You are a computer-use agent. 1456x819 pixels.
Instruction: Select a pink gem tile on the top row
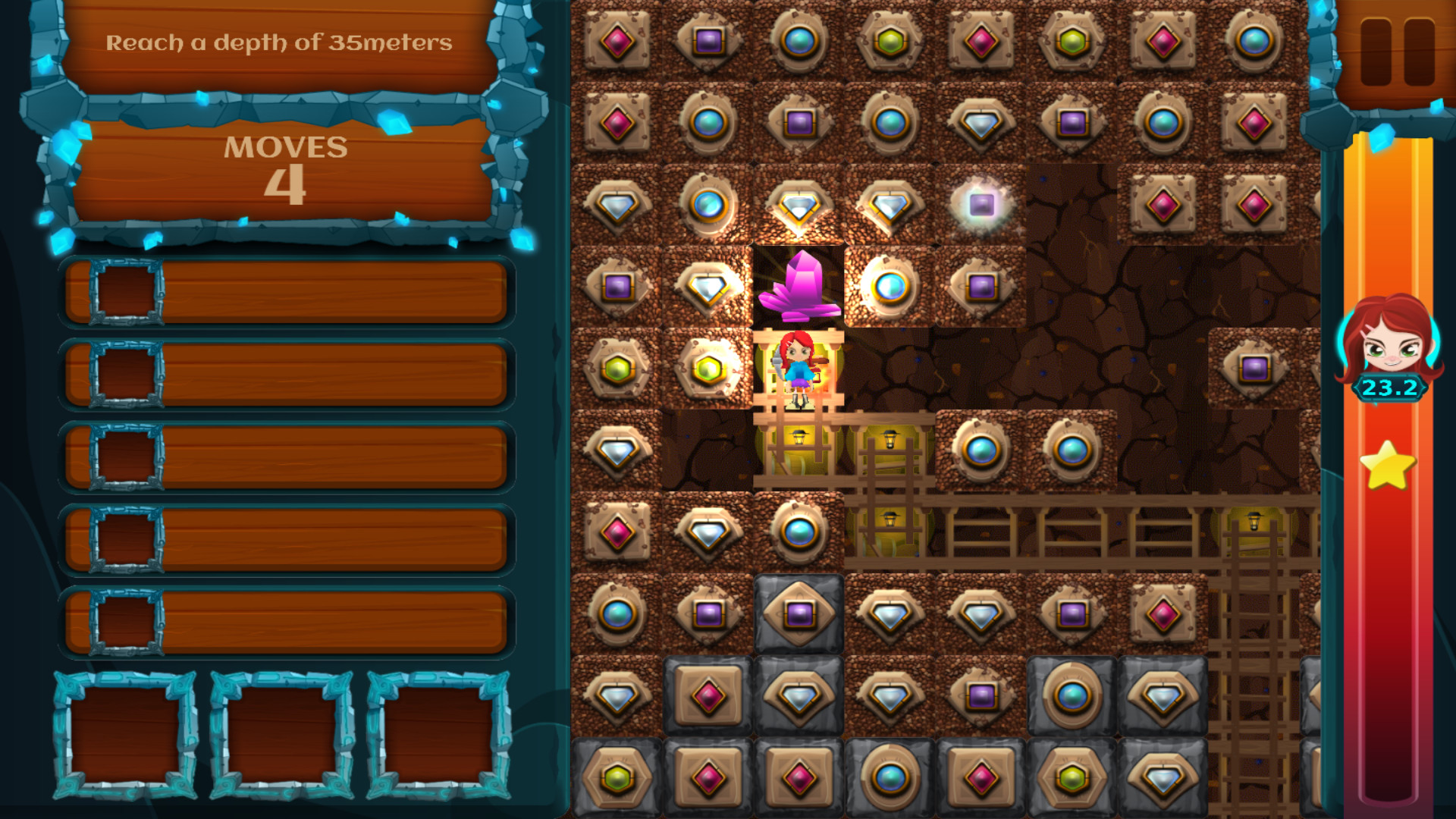pyautogui.click(x=618, y=42)
